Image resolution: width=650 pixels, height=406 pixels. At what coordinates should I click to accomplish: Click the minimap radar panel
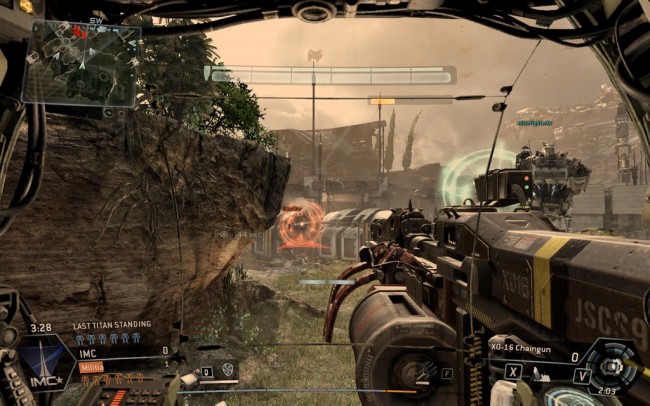(x=81, y=63)
